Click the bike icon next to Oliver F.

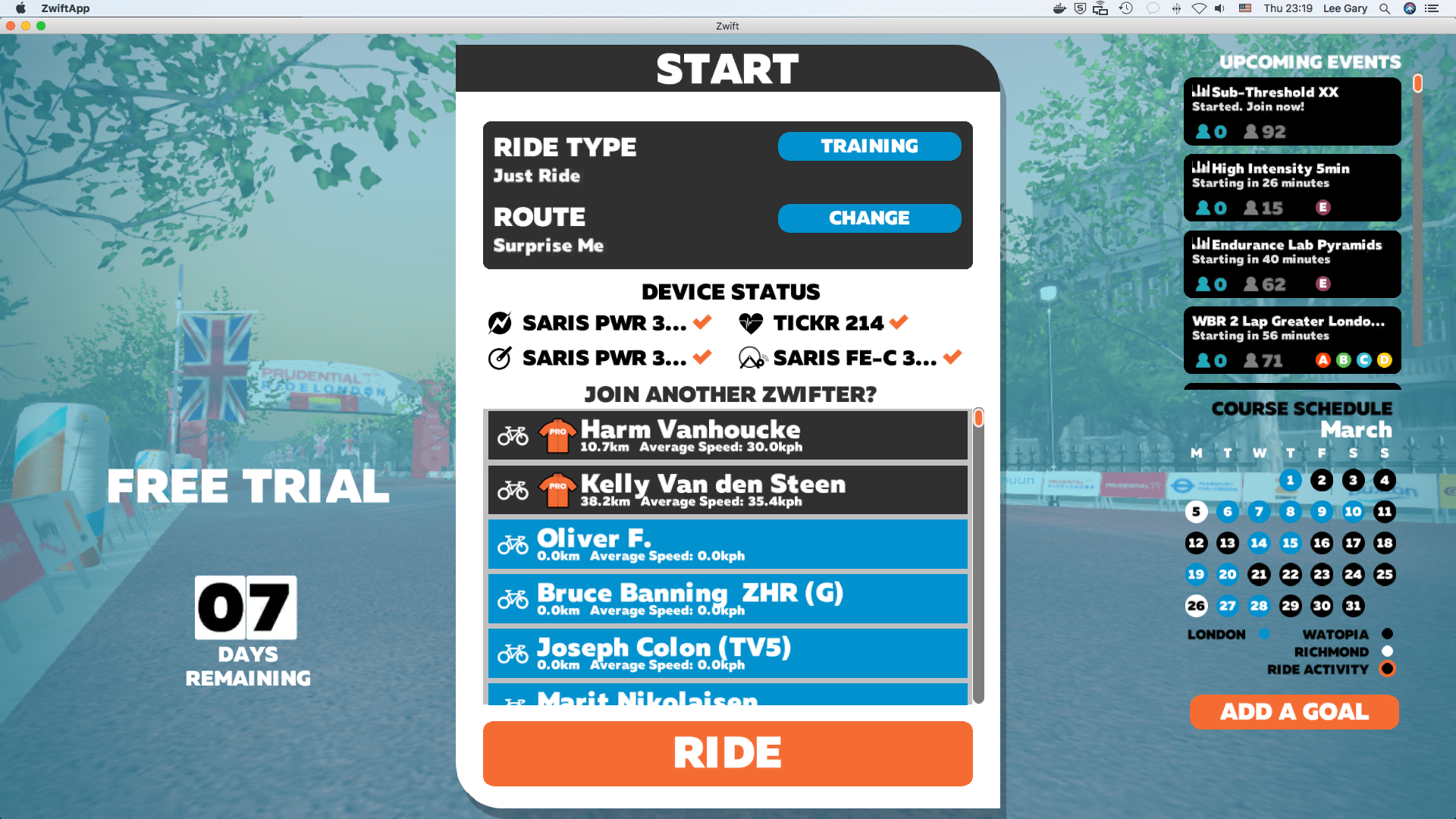tap(515, 544)
